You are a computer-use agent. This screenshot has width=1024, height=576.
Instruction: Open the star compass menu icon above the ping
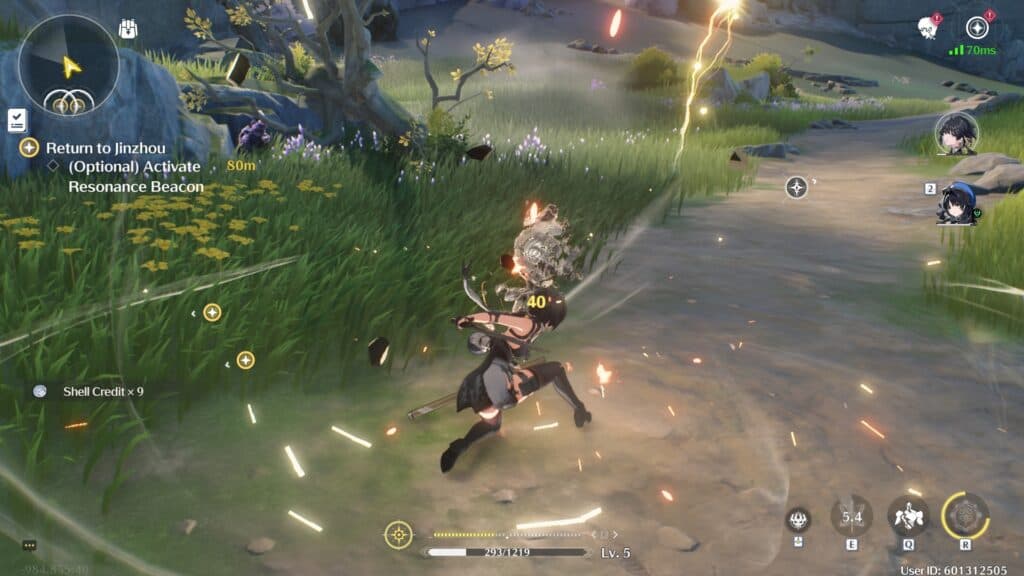pos(976,27)
